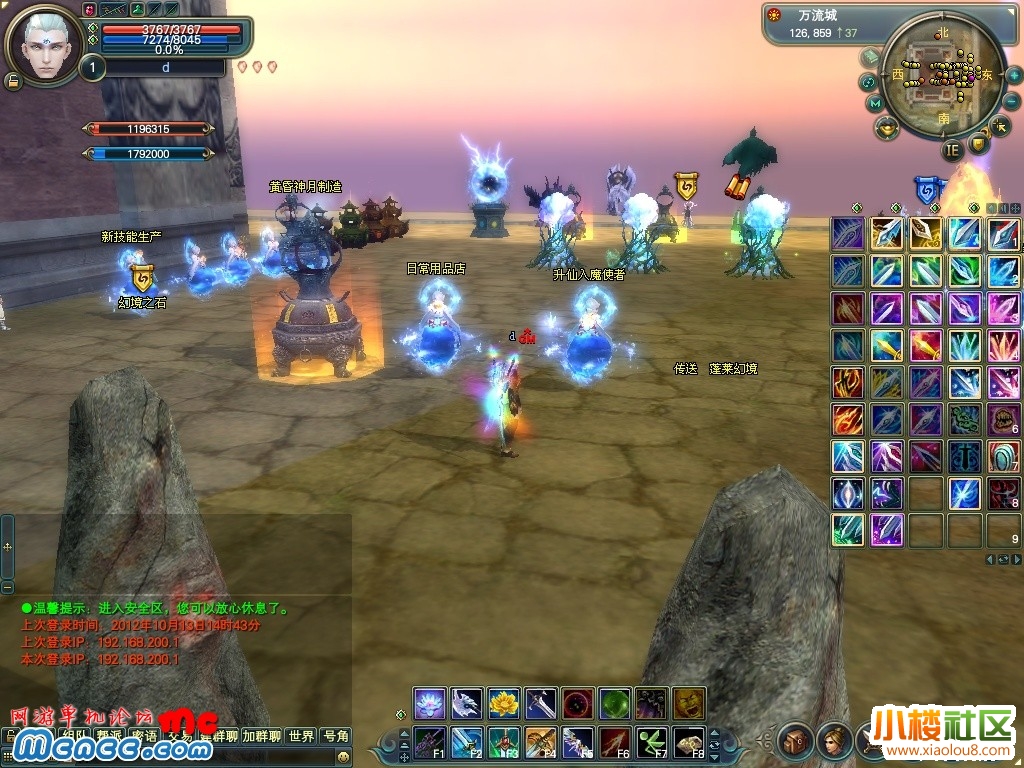The image size is (1024, 768).
Task: Click the player character portrait
Action: 44,44
